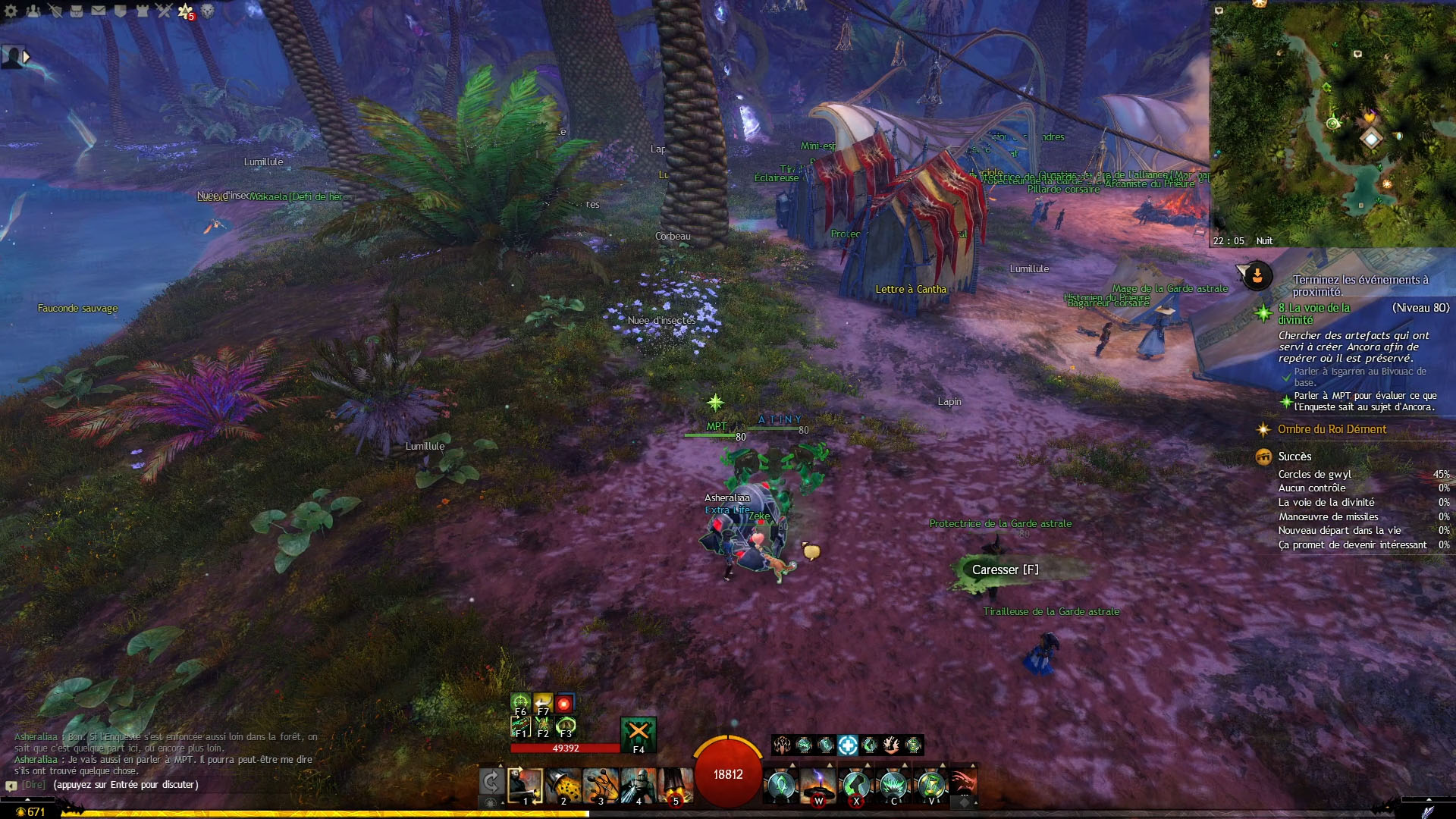Open the World vs World castle icon
Image resolution: width=1456 pixels, height=819 pixels.
143,11
